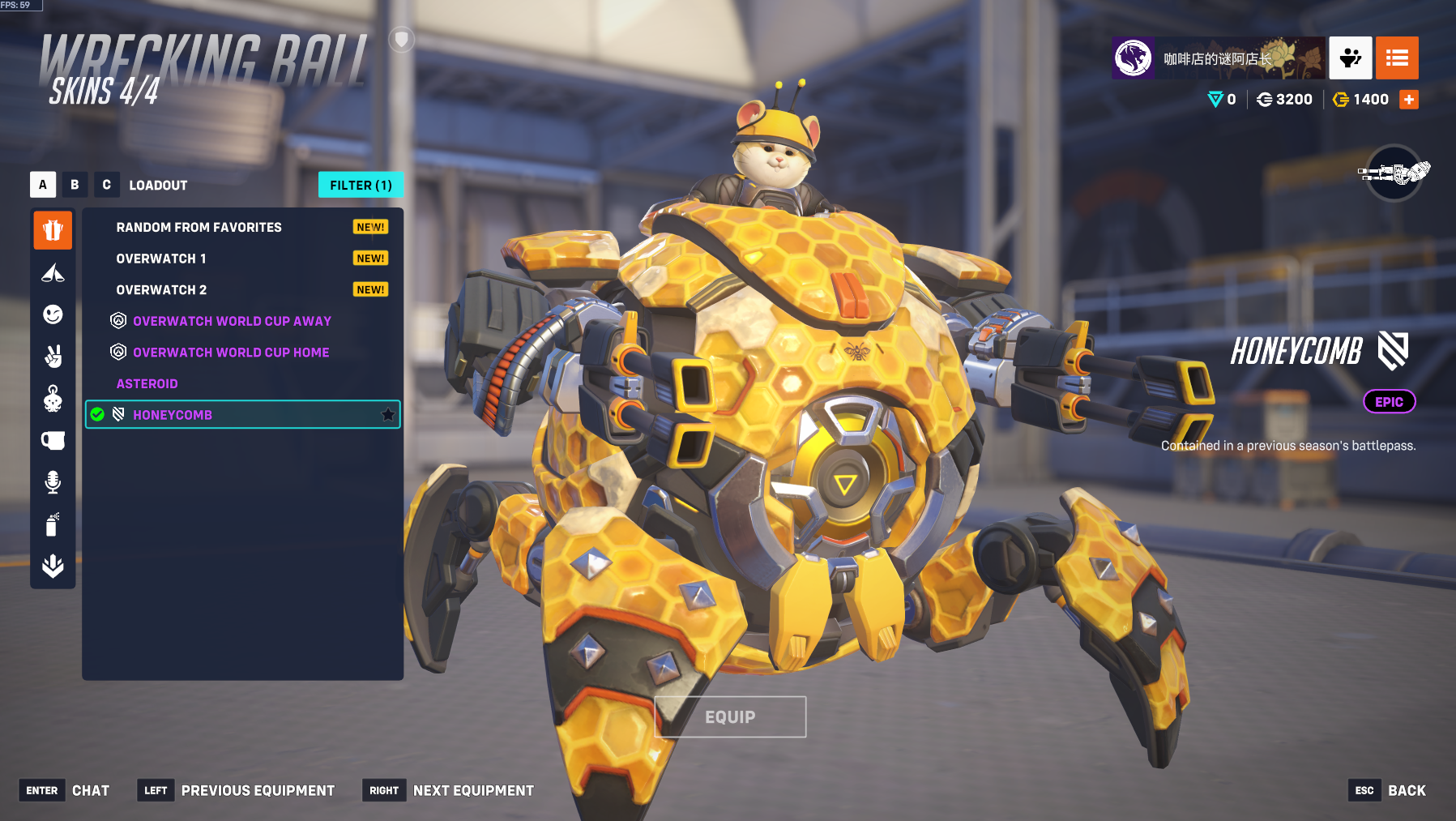
Task: Select loadout A tab
Action: [x=43, y=185]
